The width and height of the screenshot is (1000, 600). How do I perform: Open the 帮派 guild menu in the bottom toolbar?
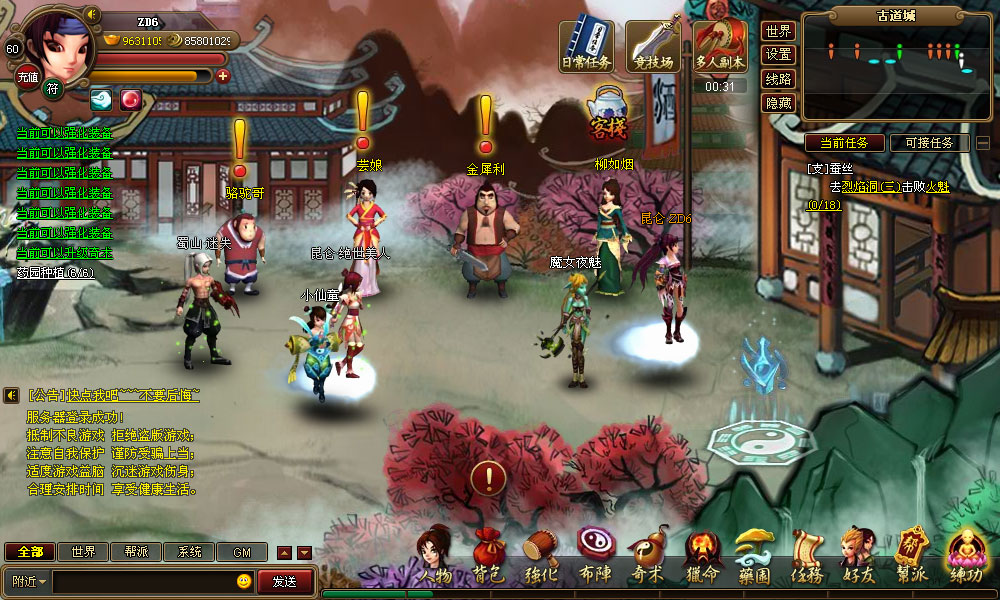click(x=911, y=558)
